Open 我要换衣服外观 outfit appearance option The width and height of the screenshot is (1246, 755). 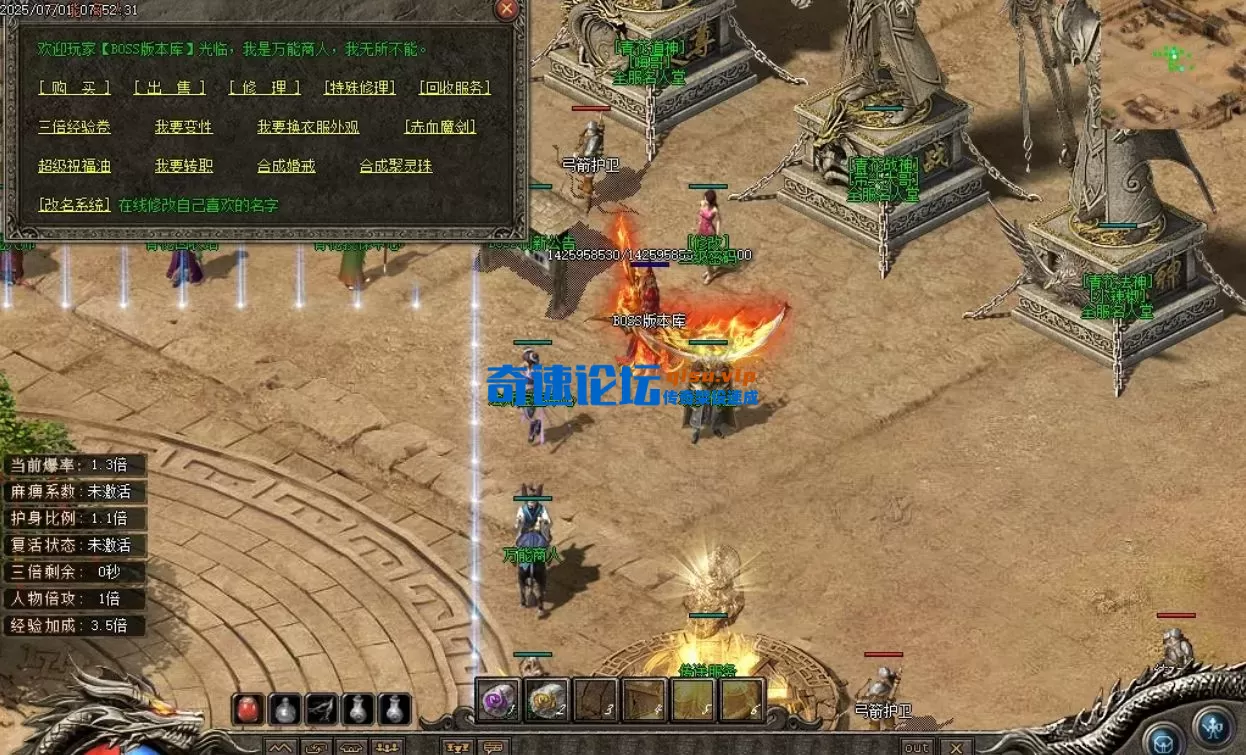click(308, 127)
